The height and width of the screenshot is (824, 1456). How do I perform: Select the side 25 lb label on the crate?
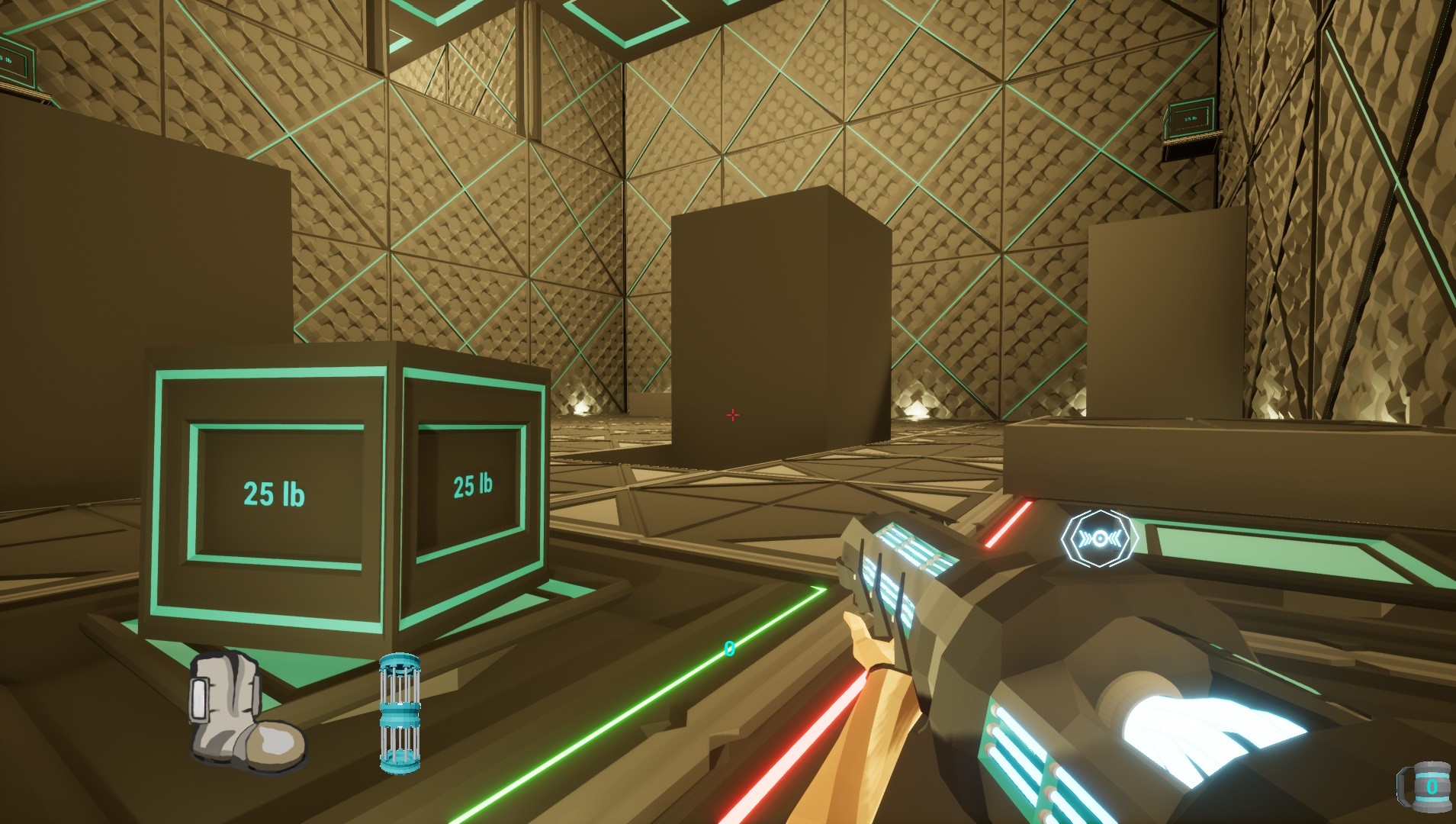473,484
